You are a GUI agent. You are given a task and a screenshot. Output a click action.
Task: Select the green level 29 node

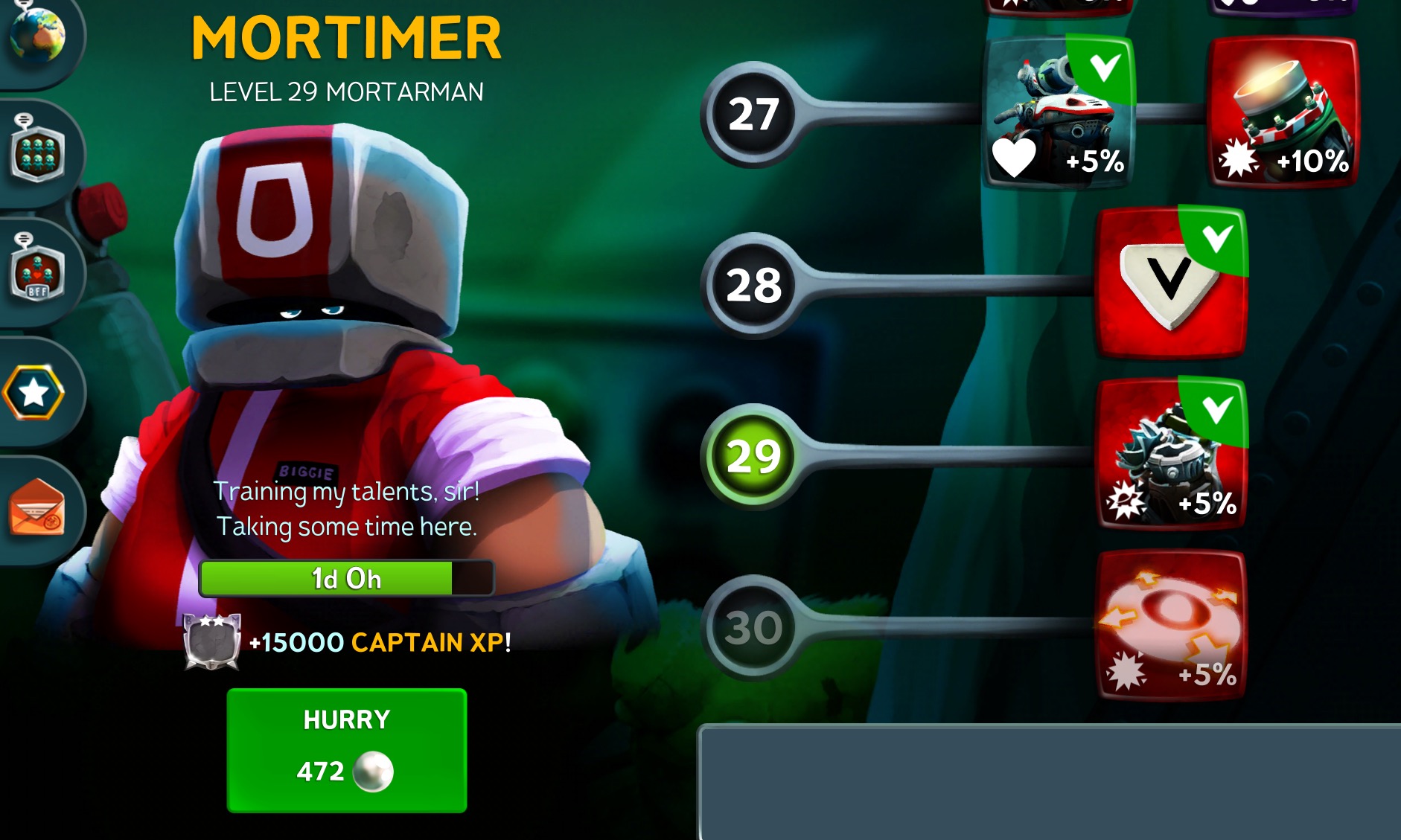[753, 456]
